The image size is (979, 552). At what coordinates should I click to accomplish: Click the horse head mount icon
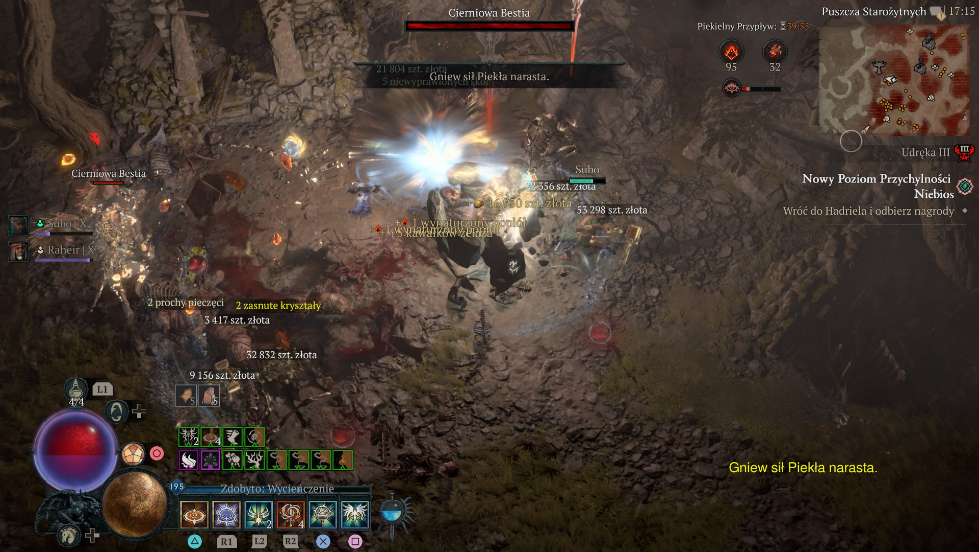pos(69,536)
